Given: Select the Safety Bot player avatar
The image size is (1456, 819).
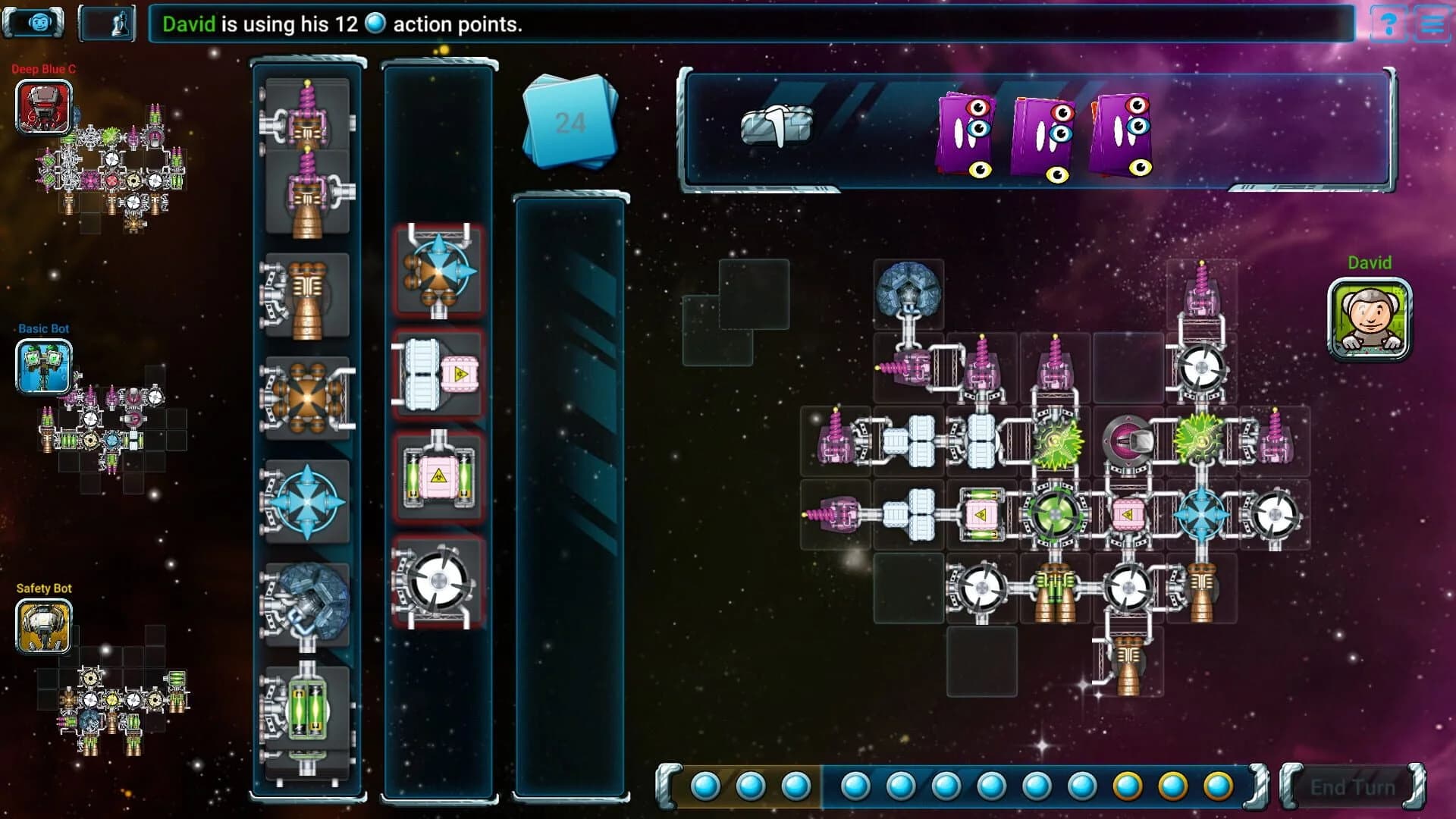Looking at the screenshot, I should click(43, 628).
